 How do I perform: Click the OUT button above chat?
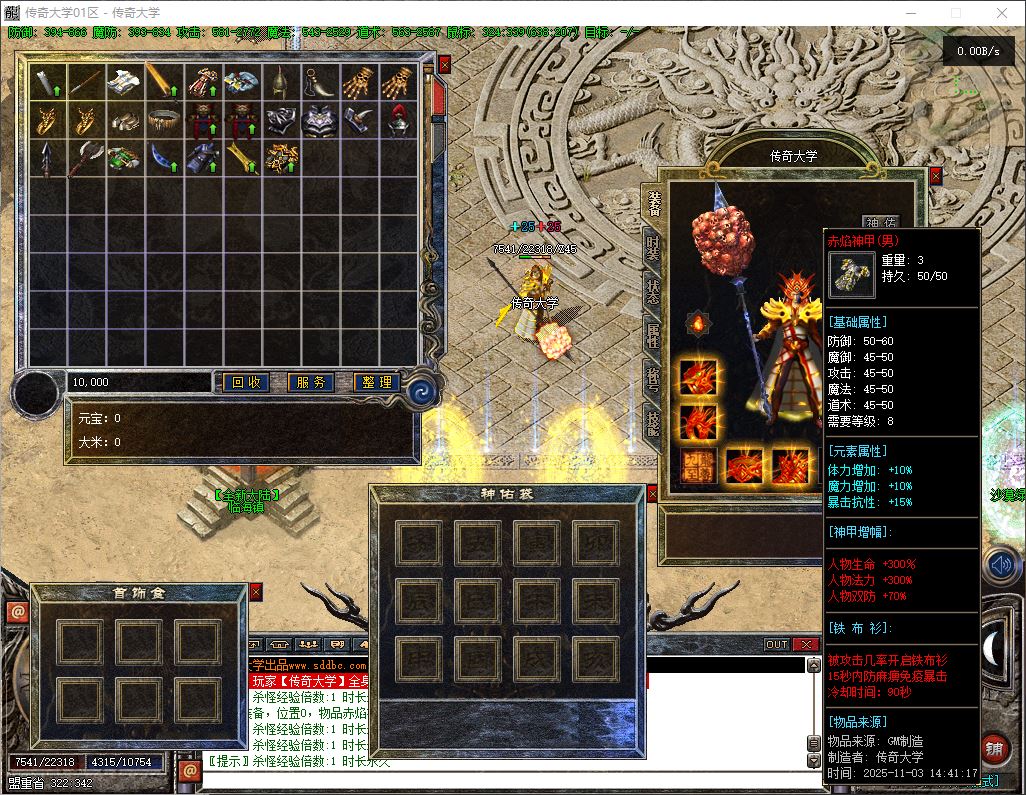pos(777,645)
